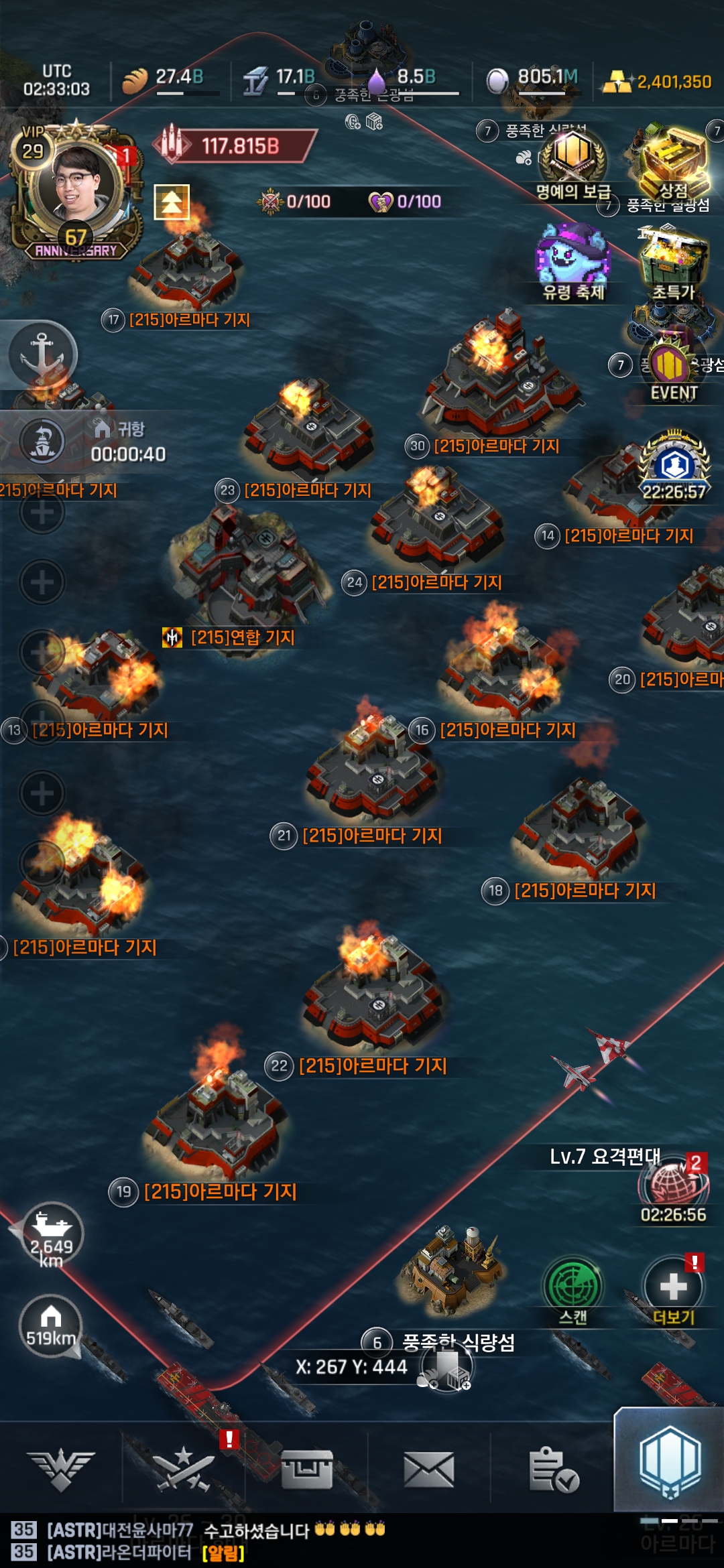724x1568 pixels.
Task: Expand the 더보기 more options button
Action: point(673,1290)
